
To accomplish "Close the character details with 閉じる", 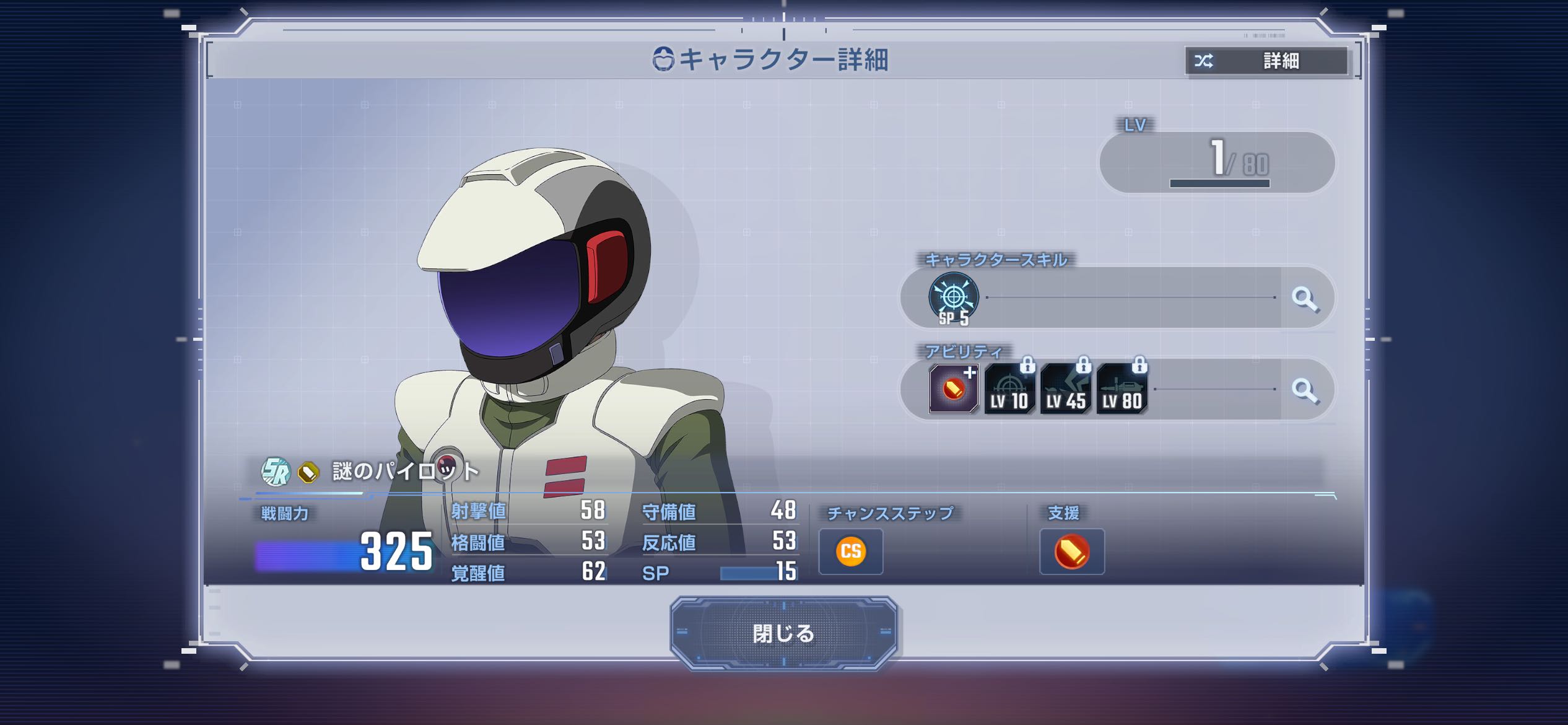I will tap(783, 633).
